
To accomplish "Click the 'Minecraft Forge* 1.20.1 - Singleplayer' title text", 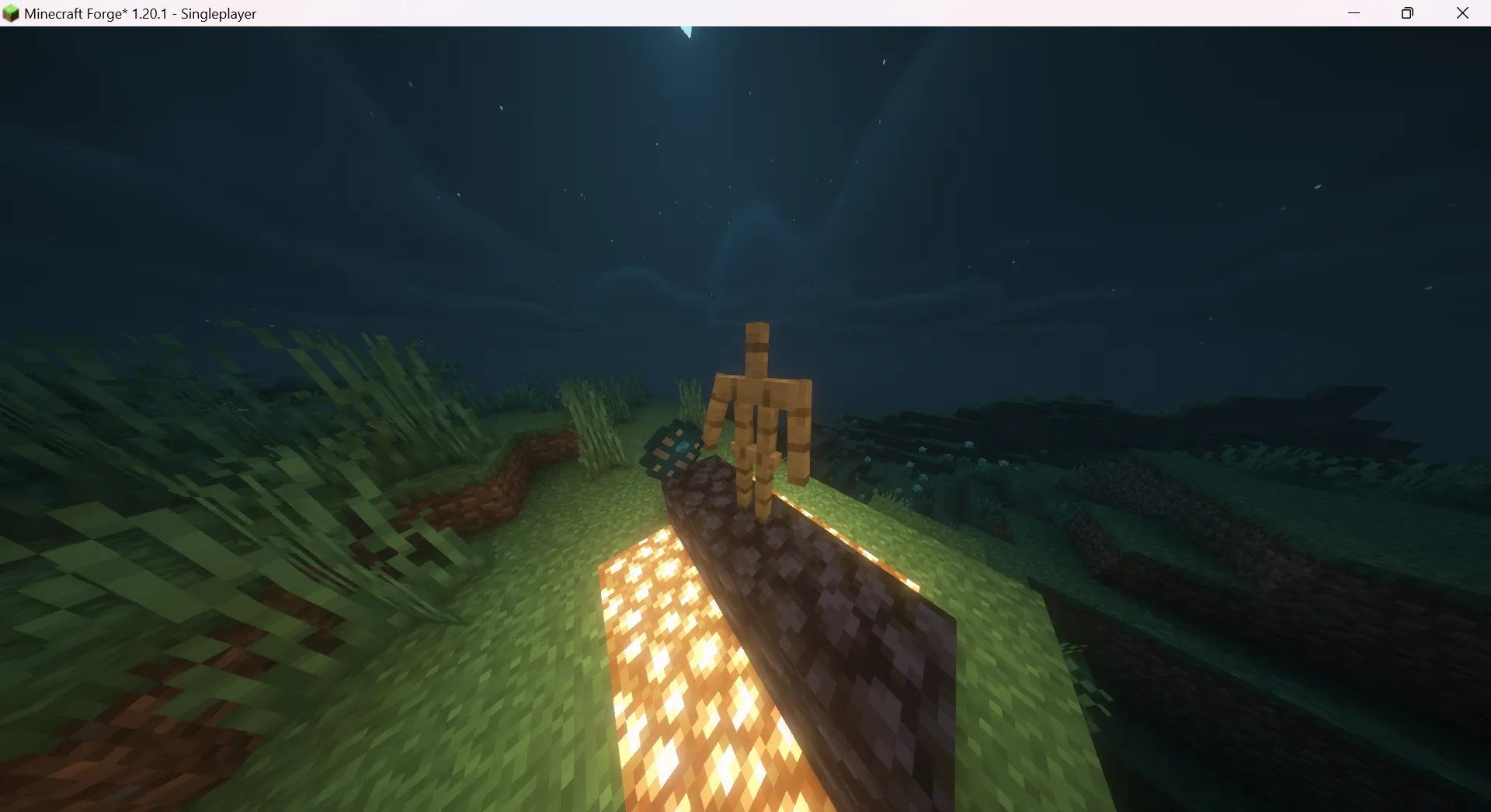I will coord(140,13).
